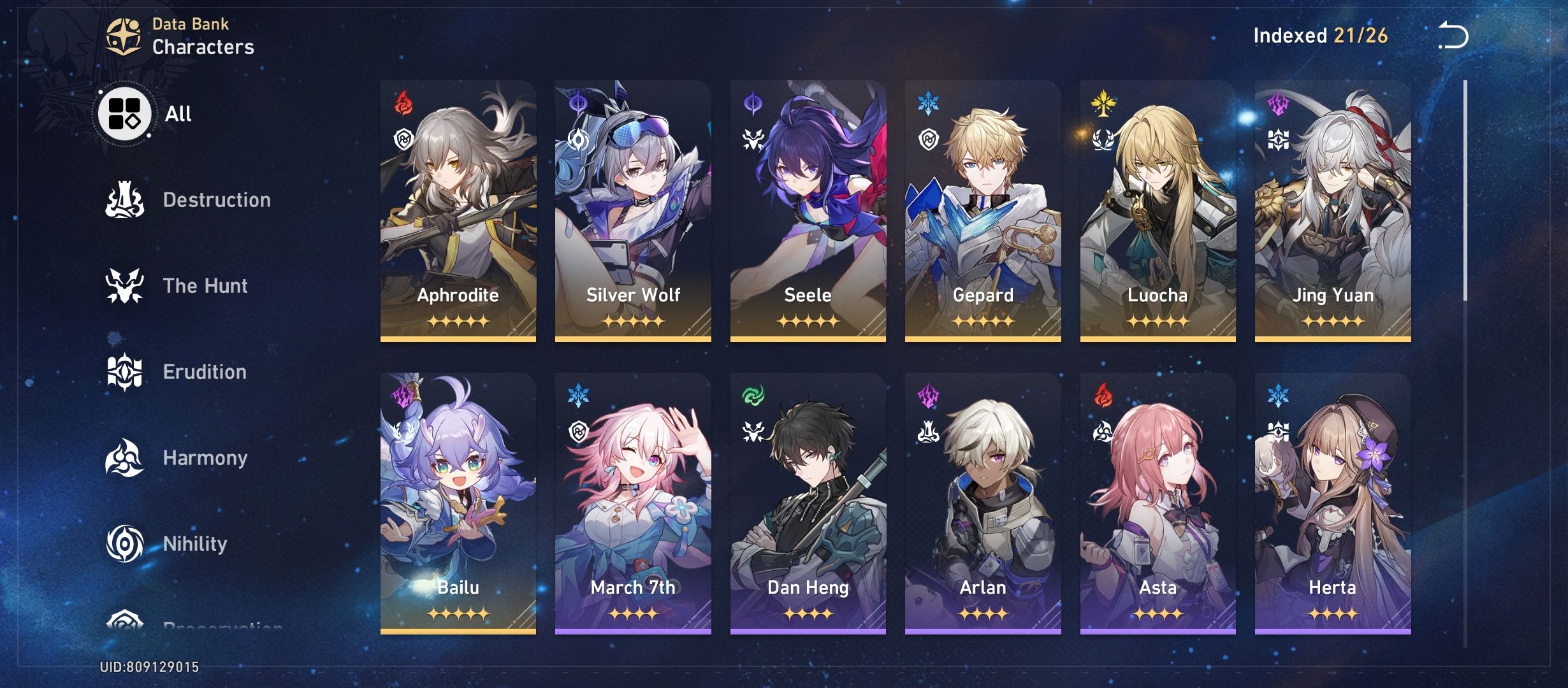1568x688 pixels.
Task: Click the Data Bank emblem icon
Action: tap(122, 35)
